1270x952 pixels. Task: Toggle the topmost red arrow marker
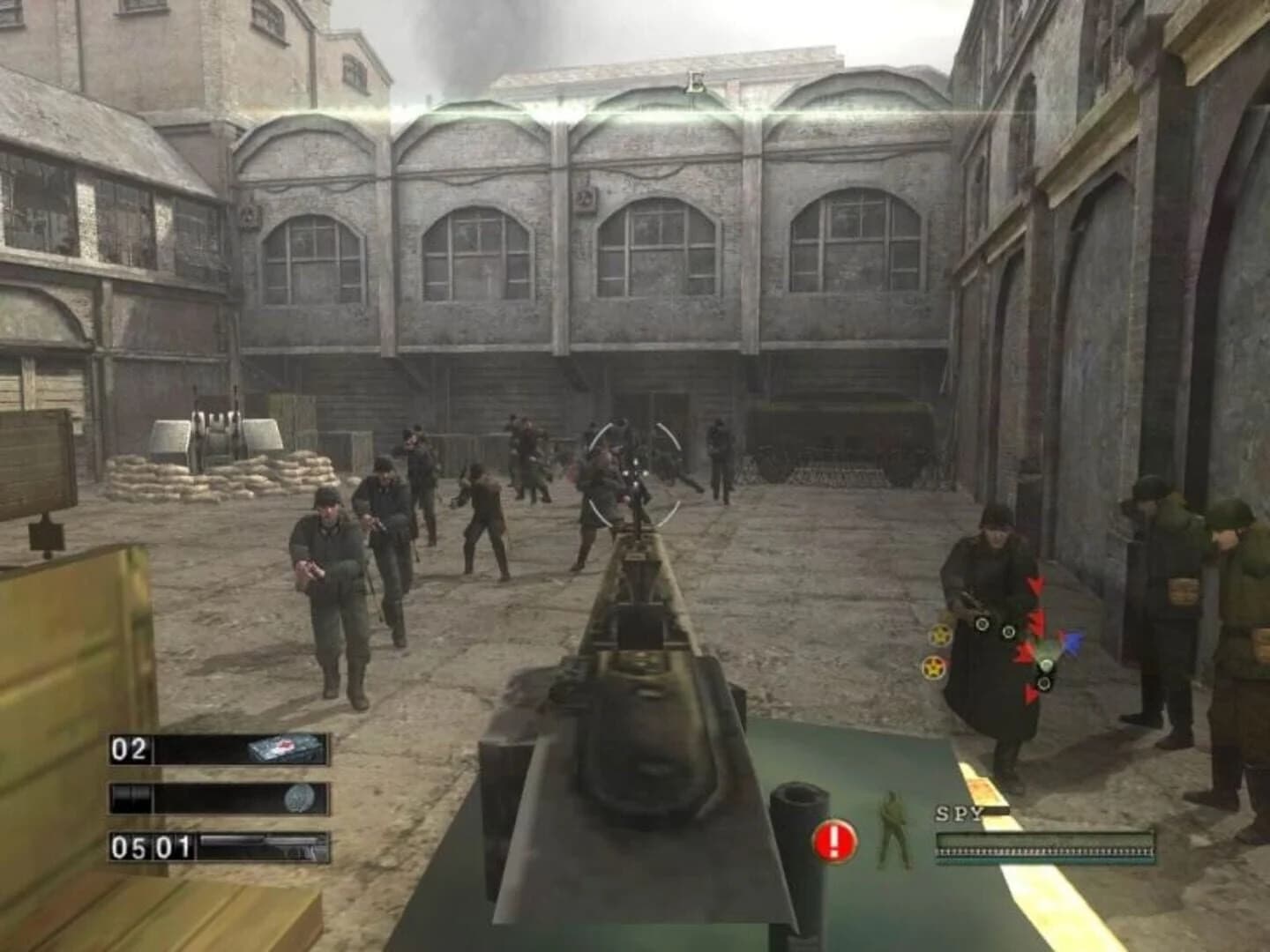1035,585
